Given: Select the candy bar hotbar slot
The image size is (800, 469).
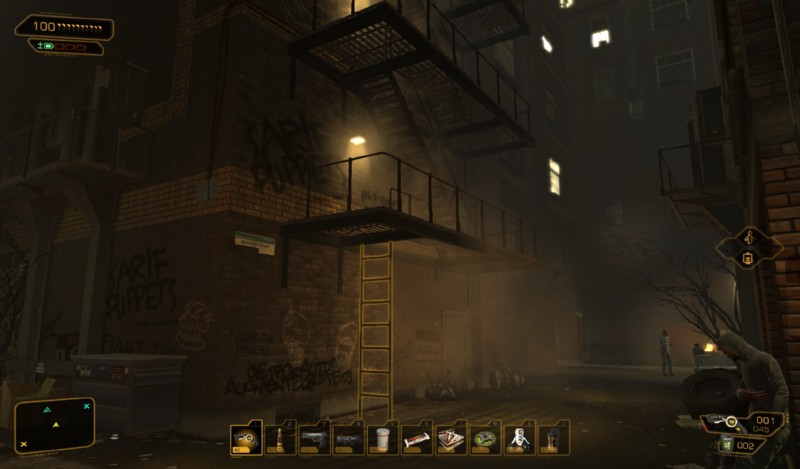Looking at the screenshot, I should click(x=417, y=438).
